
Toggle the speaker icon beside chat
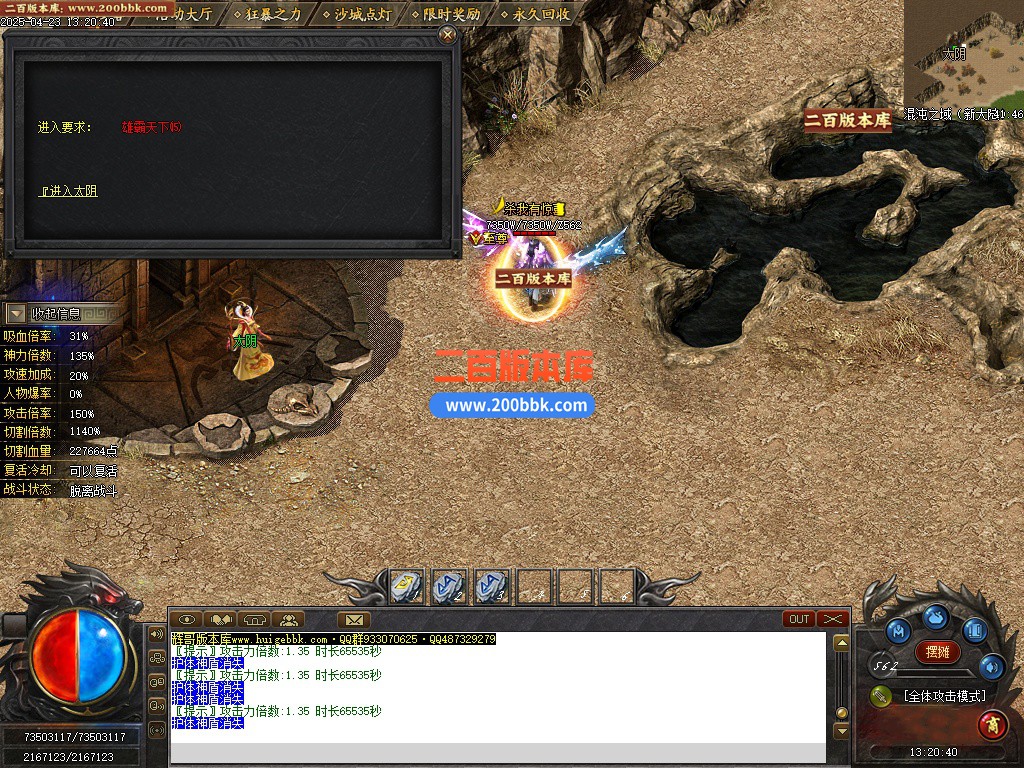pos(156,634)
